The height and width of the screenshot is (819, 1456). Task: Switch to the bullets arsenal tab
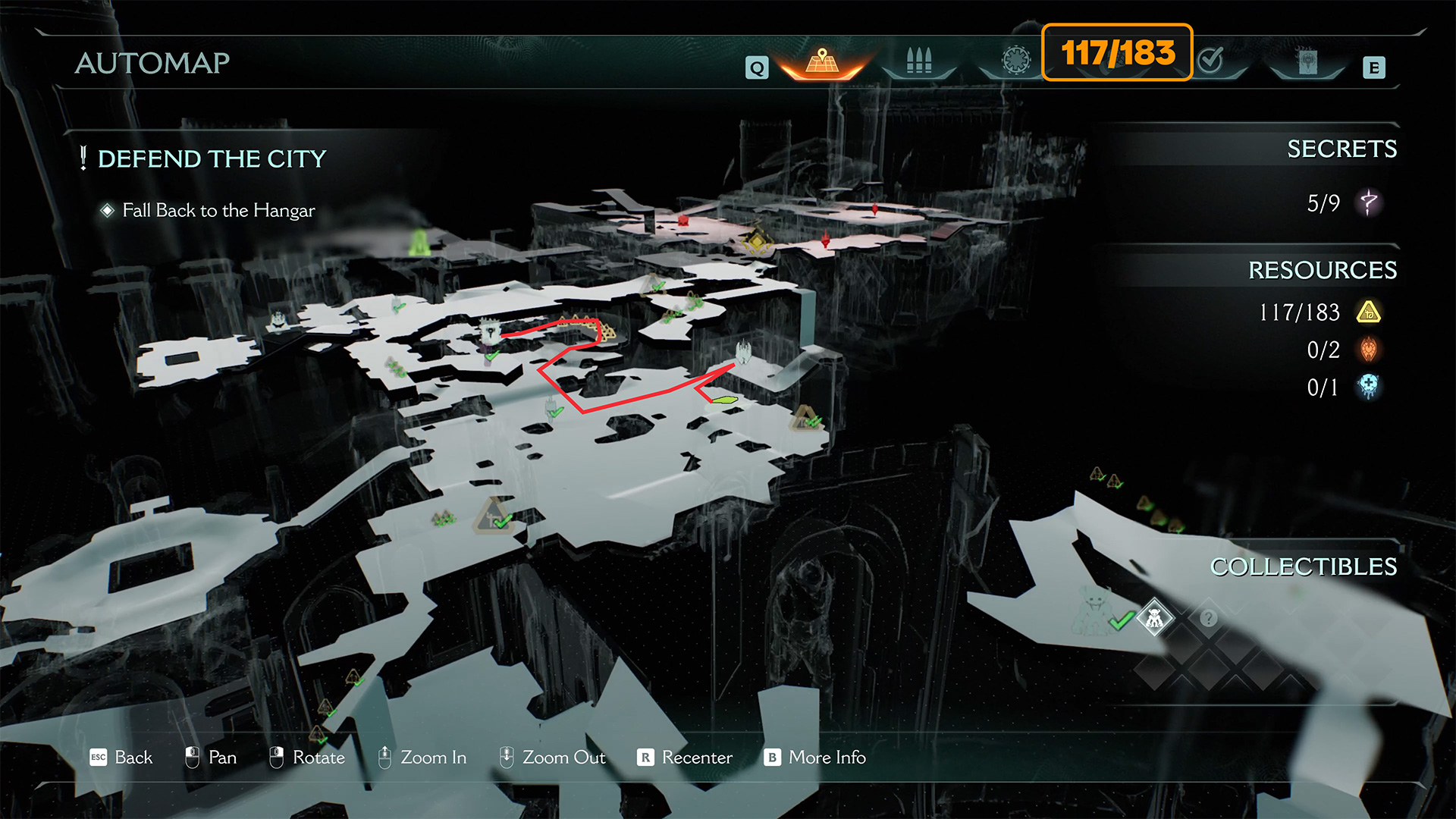pos(918,61)
